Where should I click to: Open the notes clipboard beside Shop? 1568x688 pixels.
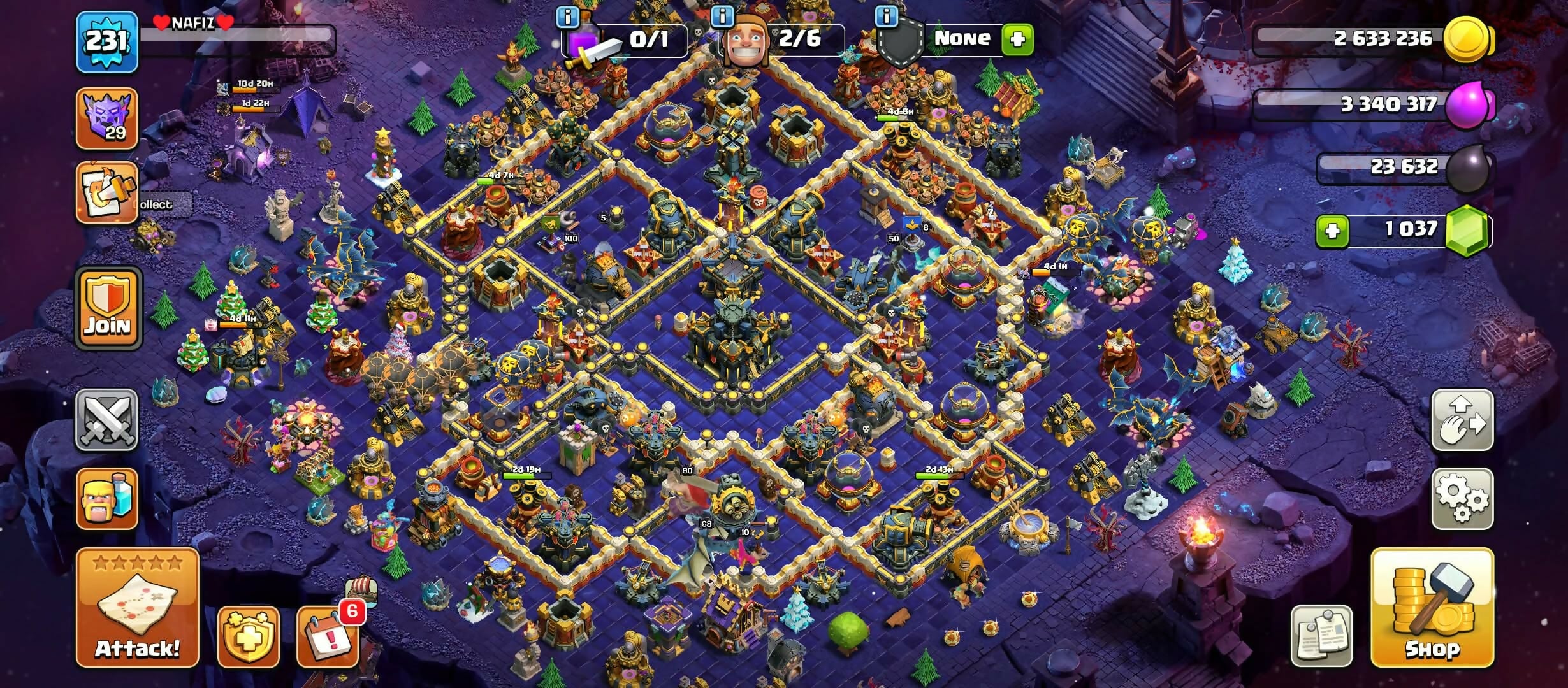(x=1321, y=636)
